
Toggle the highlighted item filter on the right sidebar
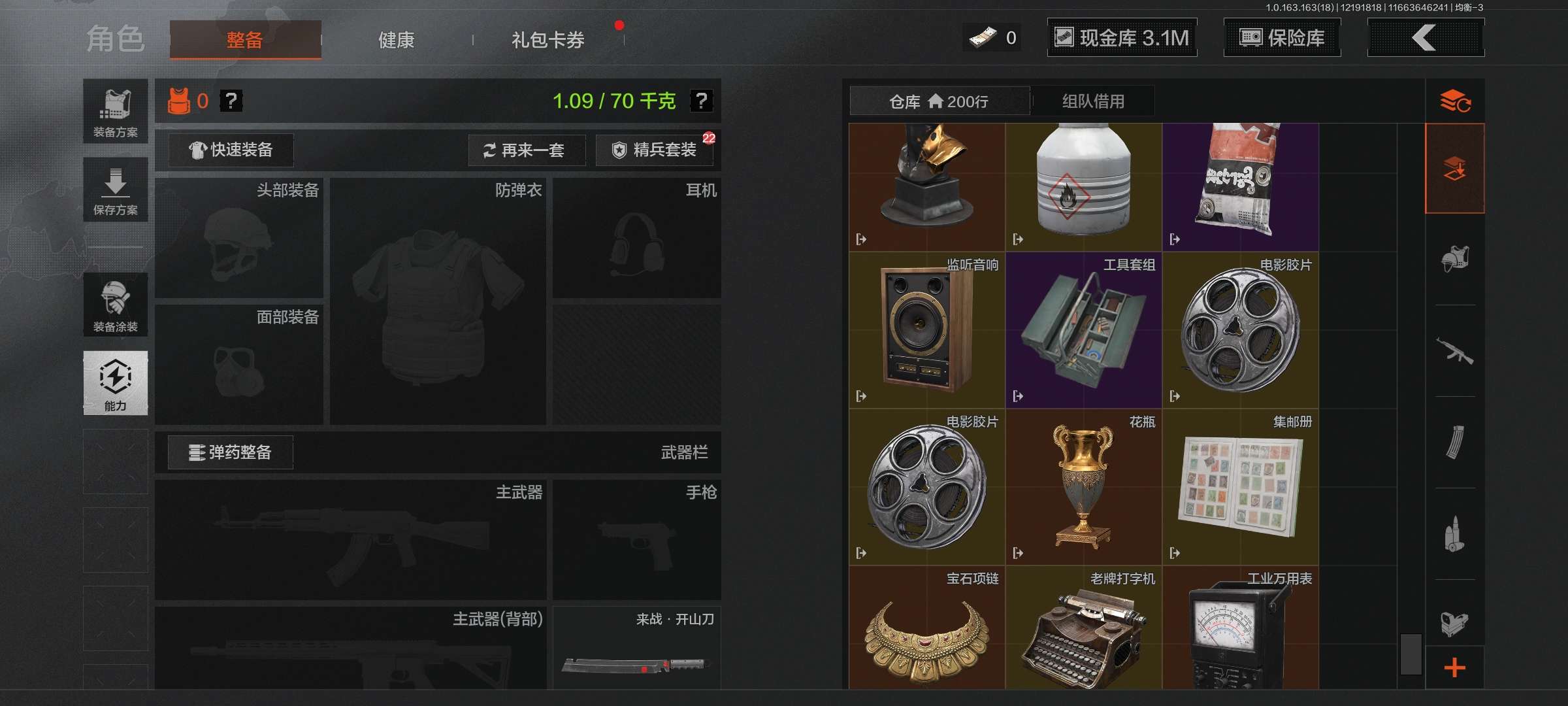[1456, 167]
